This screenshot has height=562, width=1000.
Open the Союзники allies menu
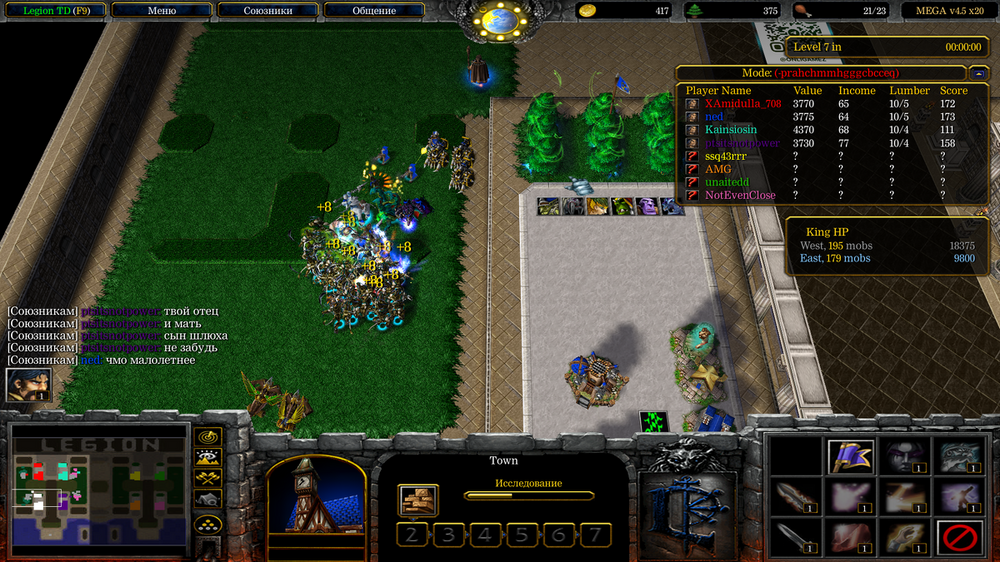[x=267, y=11]
